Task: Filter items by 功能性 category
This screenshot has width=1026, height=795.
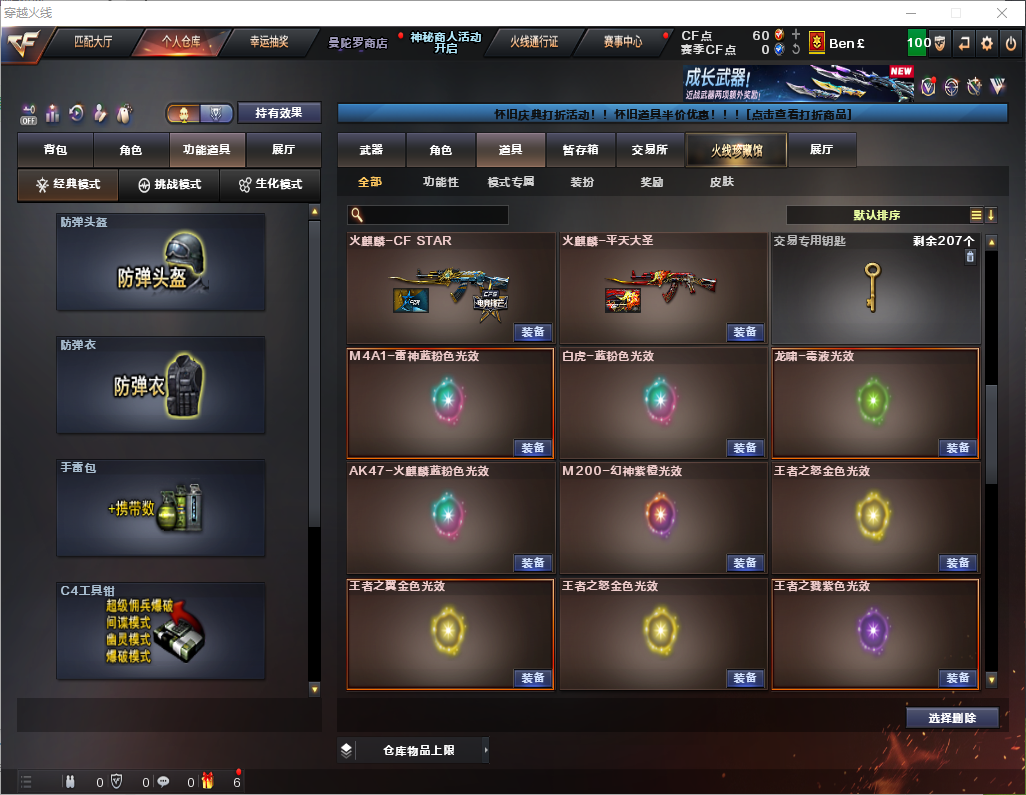Action: [x=440, y=183]
